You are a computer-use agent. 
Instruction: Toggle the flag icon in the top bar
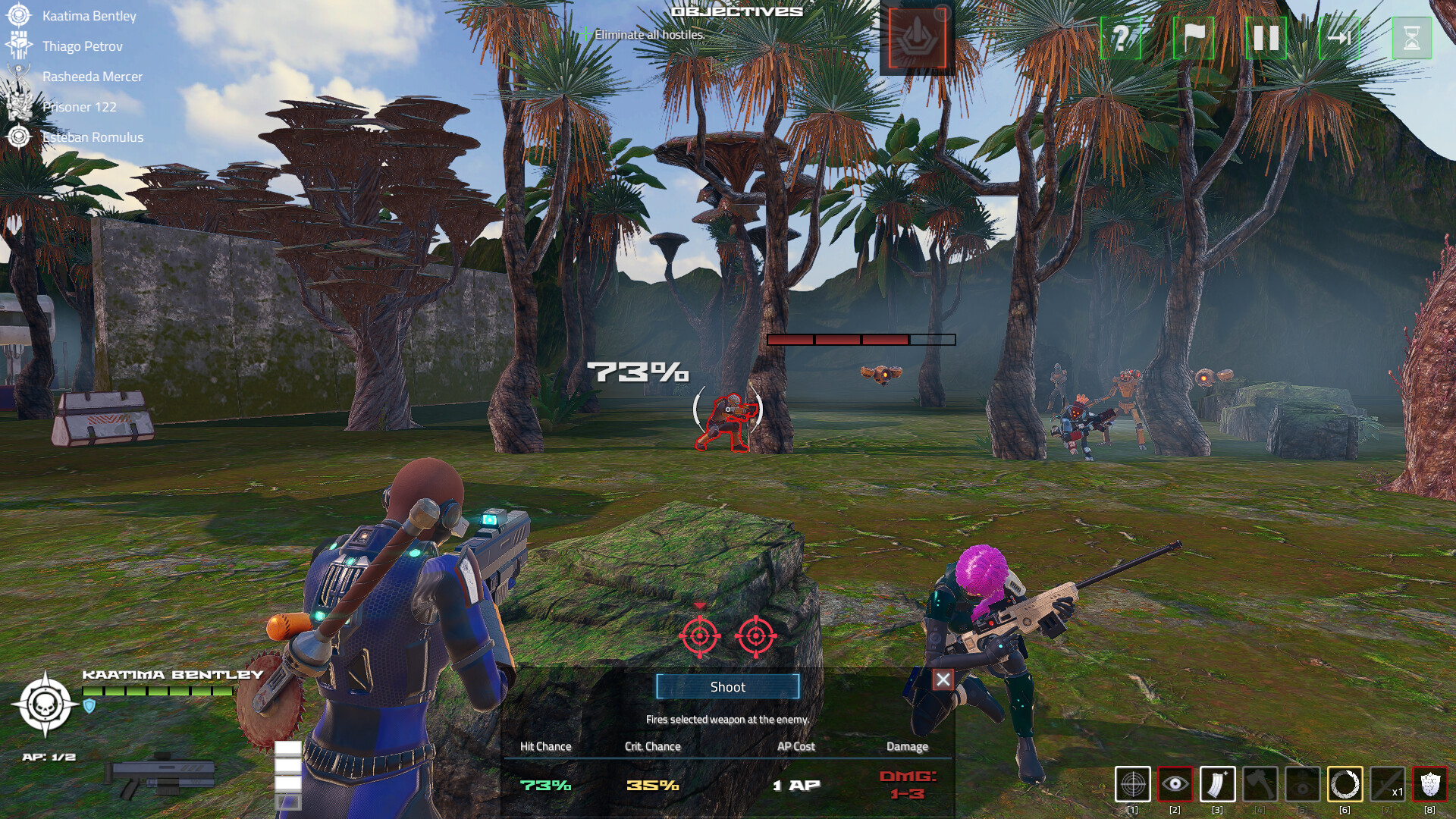click(1193, 36)
